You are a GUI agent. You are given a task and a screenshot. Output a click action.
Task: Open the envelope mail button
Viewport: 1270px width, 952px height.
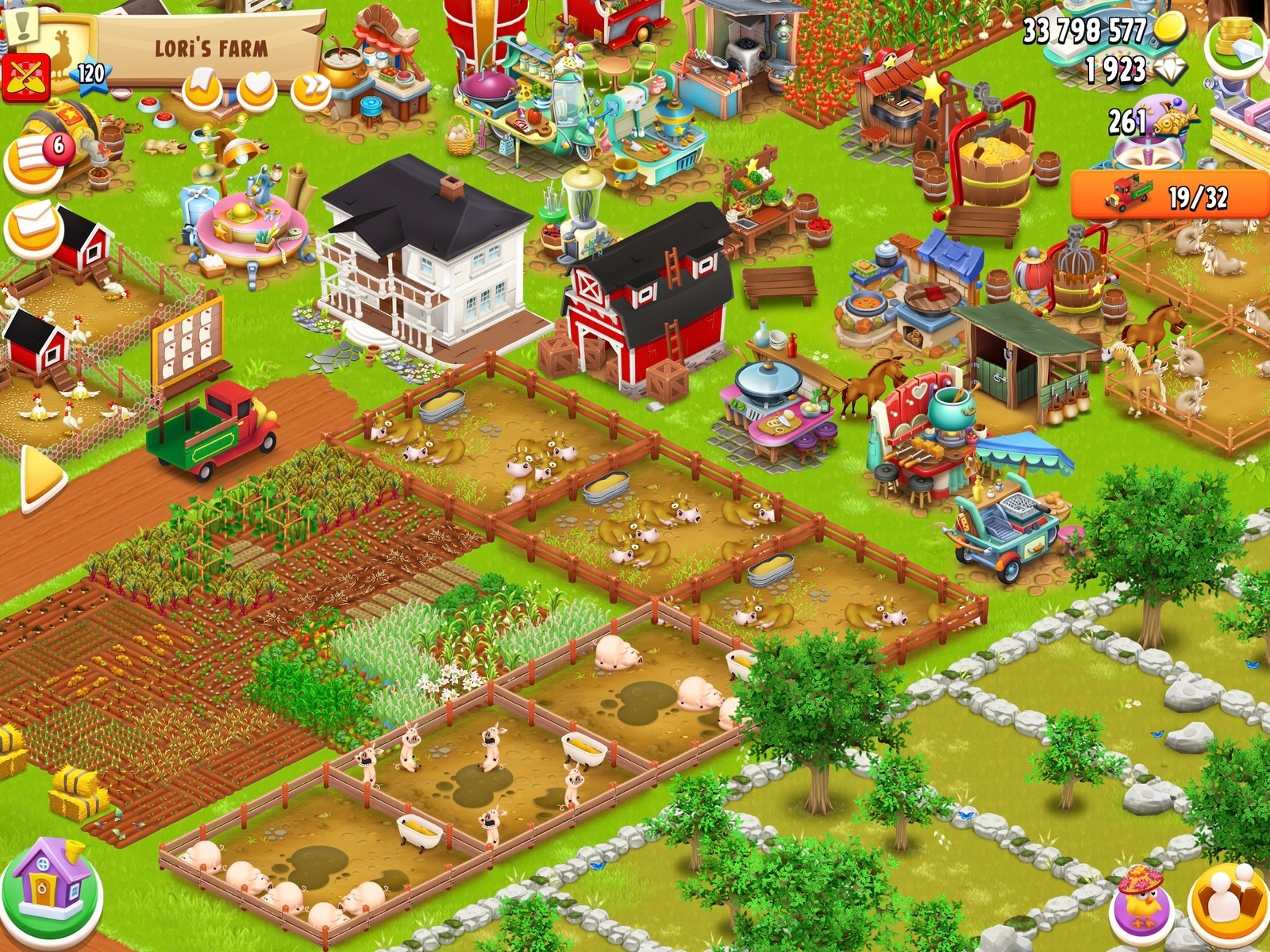coord(34,226)
